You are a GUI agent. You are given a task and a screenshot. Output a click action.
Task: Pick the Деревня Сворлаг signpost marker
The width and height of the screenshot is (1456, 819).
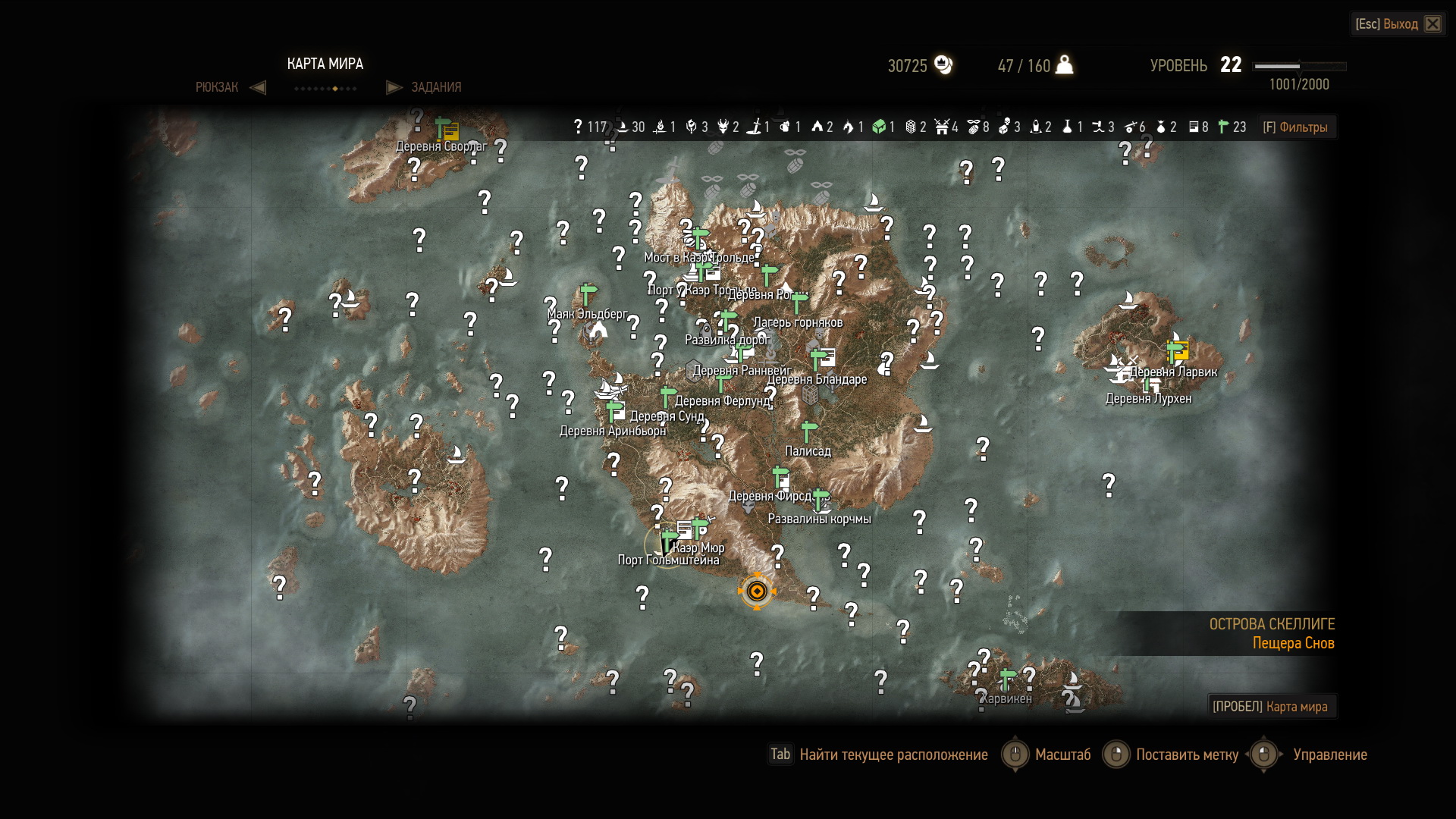pyautogui.click(x=443, y=126)
